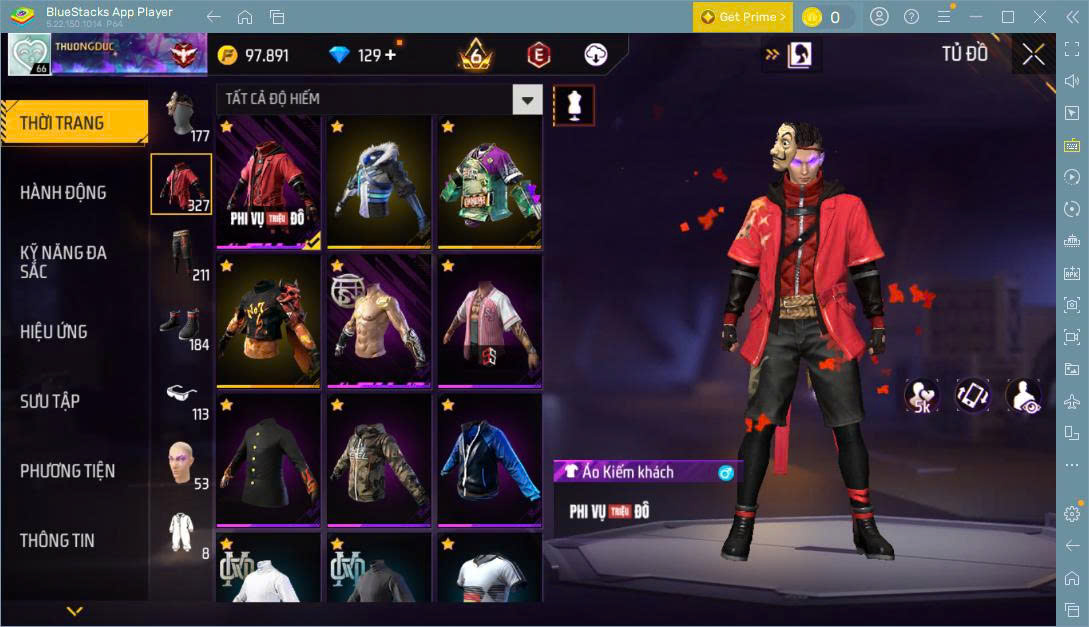Open the SƯU TẬP category
The image size is (1089, 627).
point(50,401)
